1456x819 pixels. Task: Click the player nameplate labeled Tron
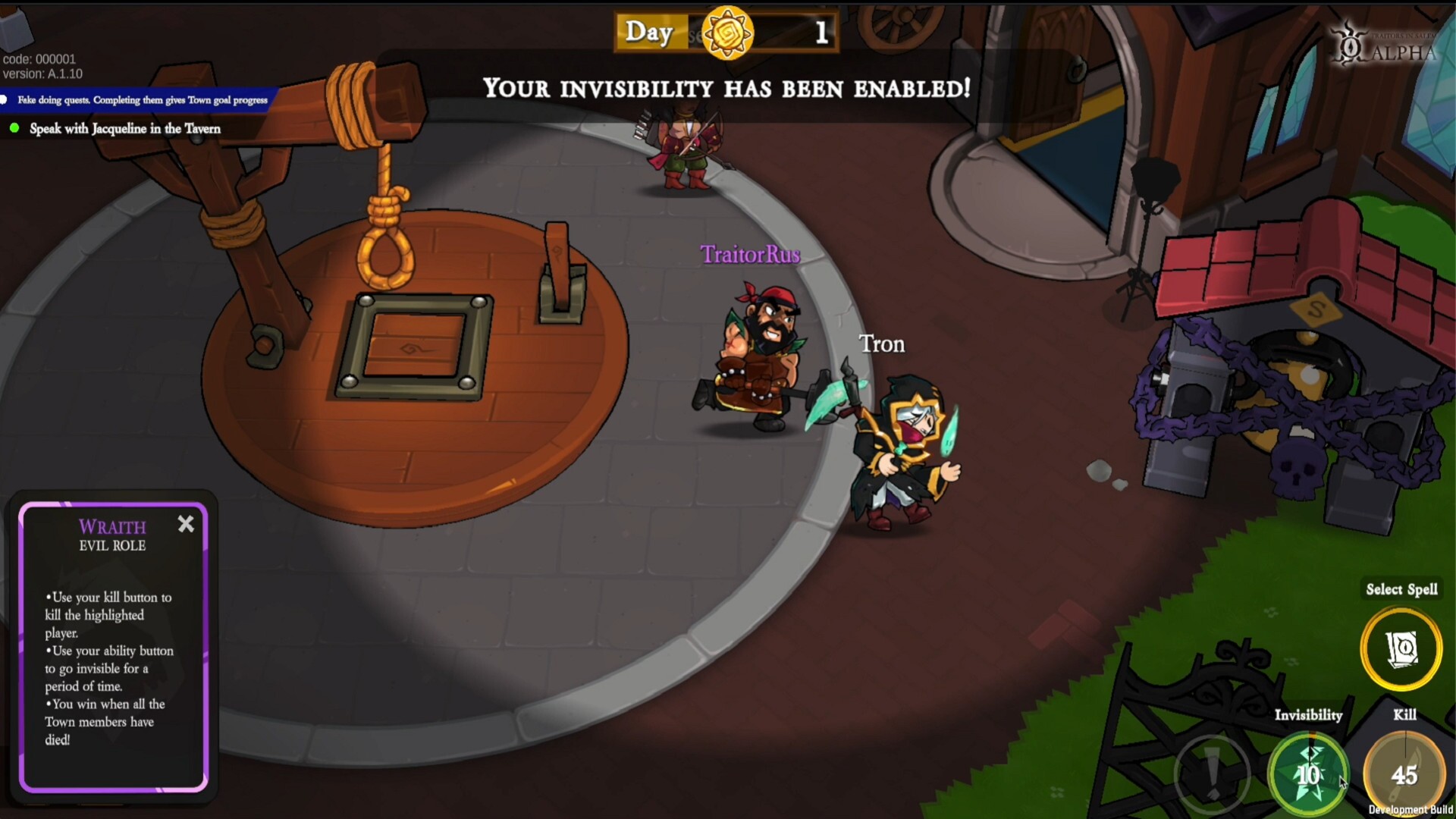pos(882,344)
